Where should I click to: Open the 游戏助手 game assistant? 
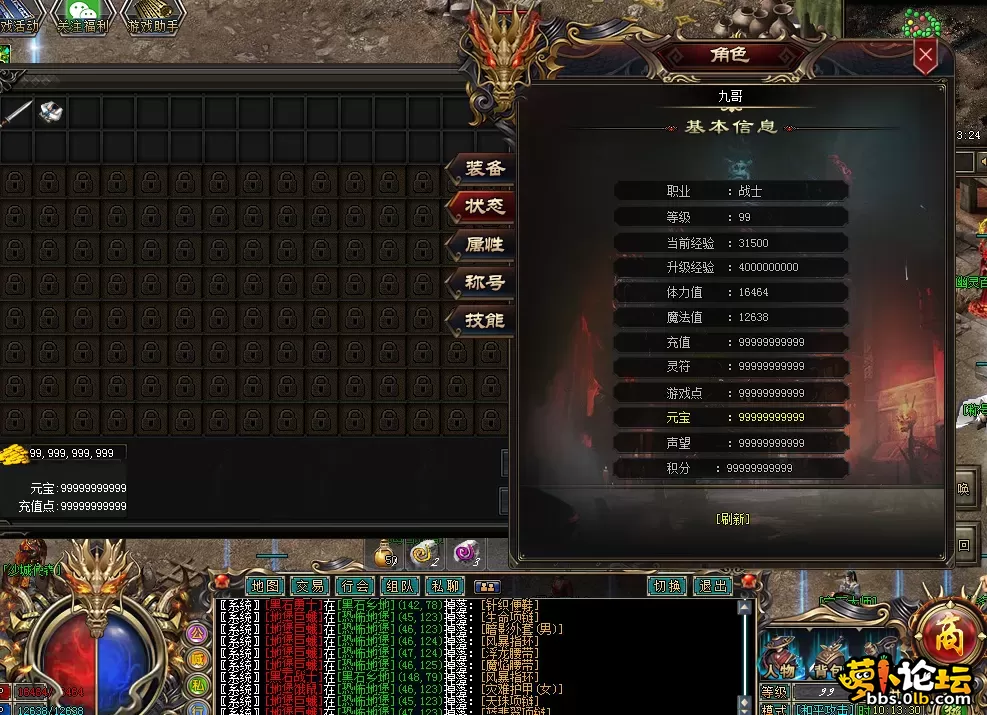[x=151, y=16]
